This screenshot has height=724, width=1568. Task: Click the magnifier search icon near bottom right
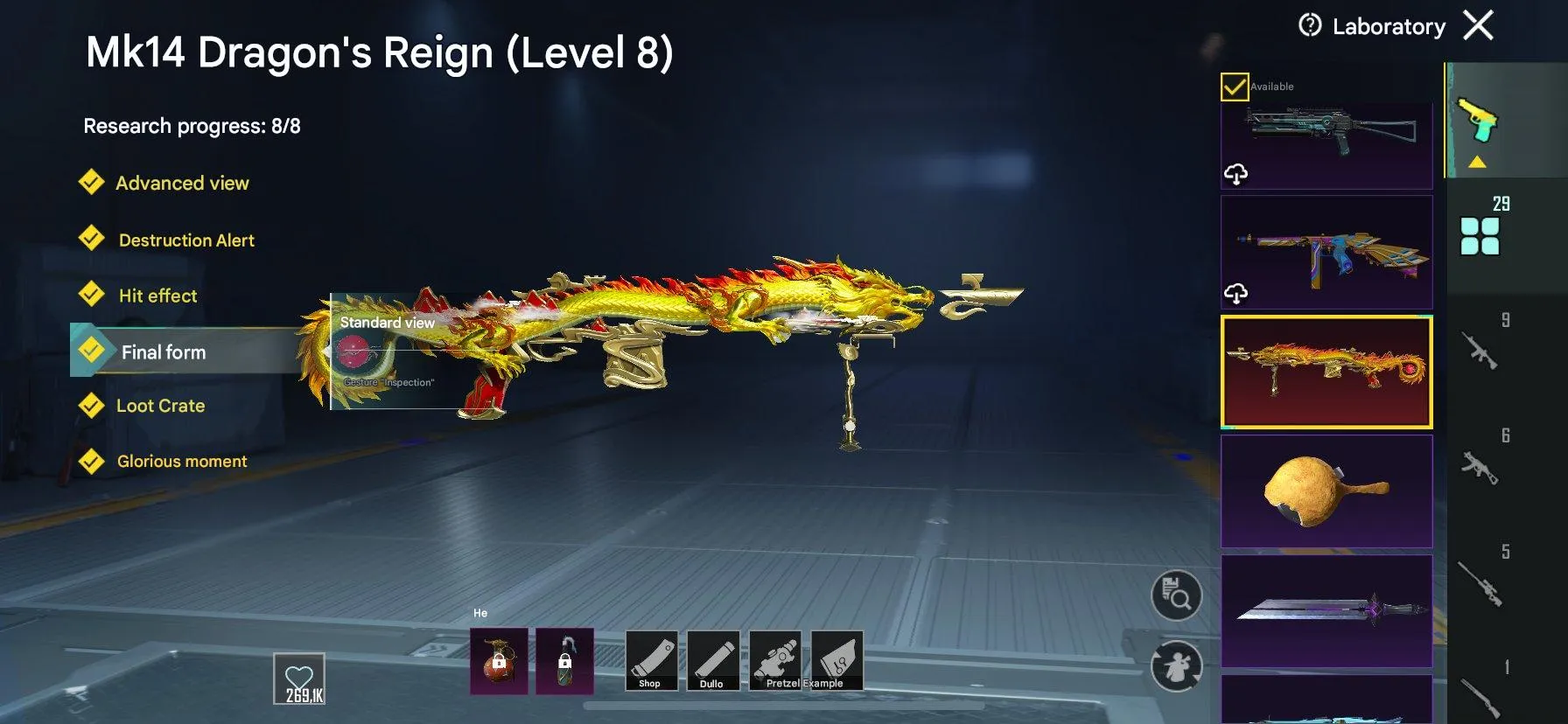tap(1177, 593)
